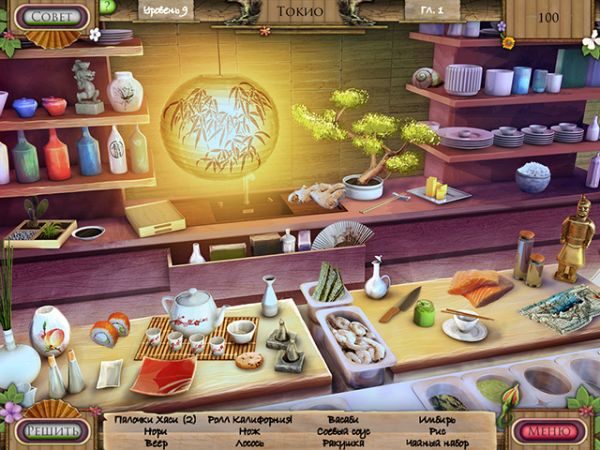This screenshot has height=450, width=600.
Task: Select 'Палочки Хаси (2)' in the item list
Action: click(x=155, y=420)
